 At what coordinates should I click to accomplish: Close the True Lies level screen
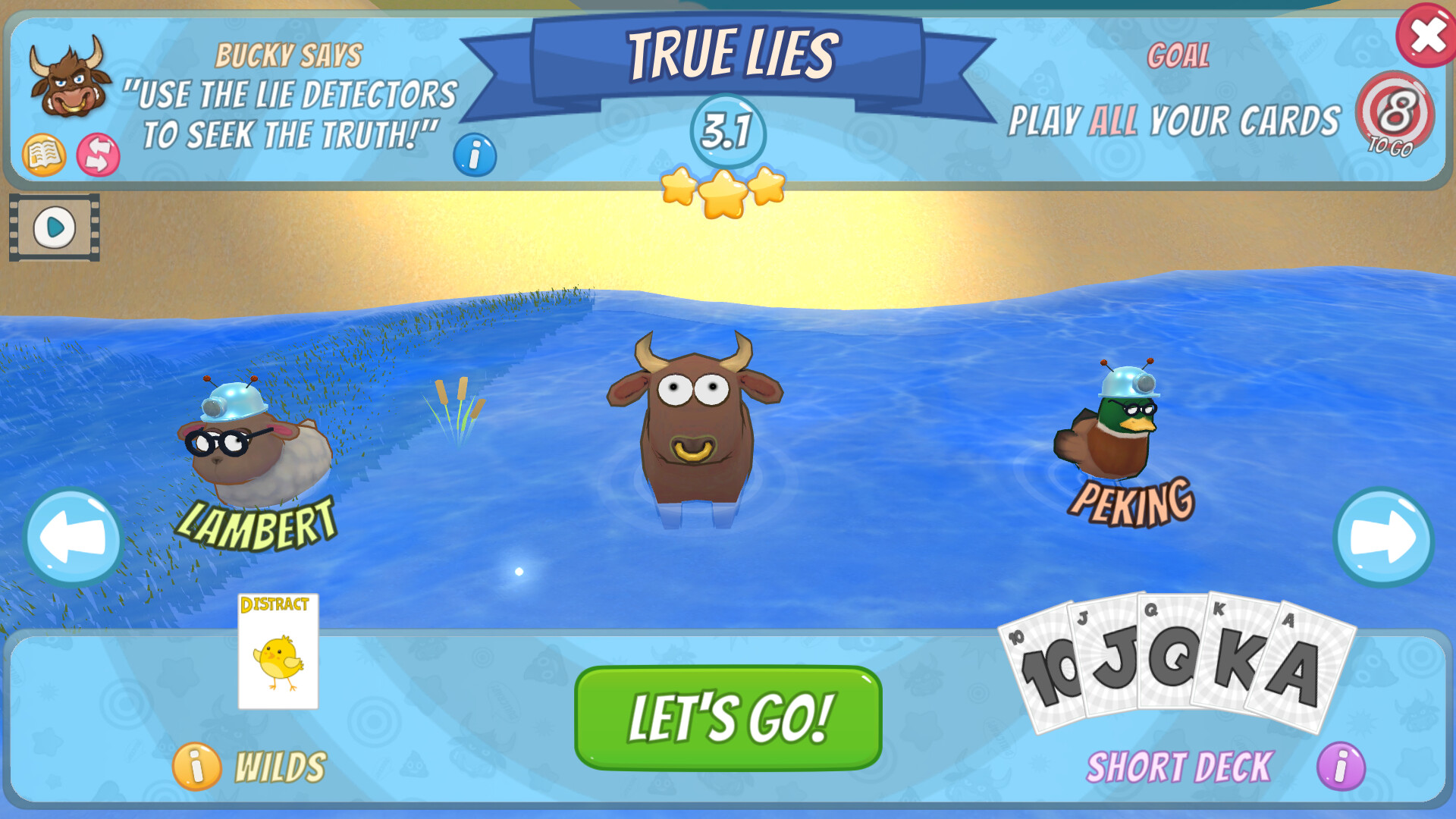pos(1424,34)
